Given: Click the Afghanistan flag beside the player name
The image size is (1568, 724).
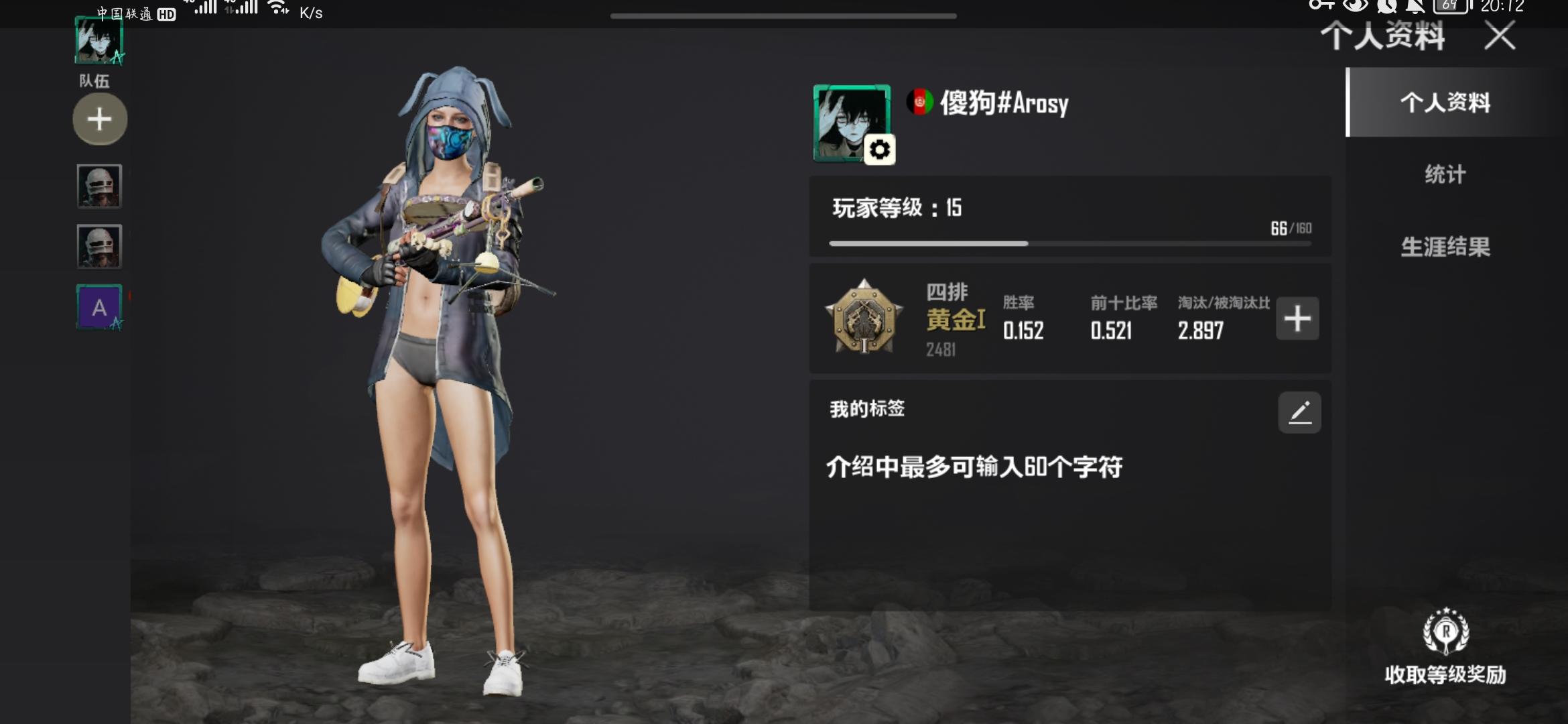Looking at the screenshot, I should tap(921, 103).
